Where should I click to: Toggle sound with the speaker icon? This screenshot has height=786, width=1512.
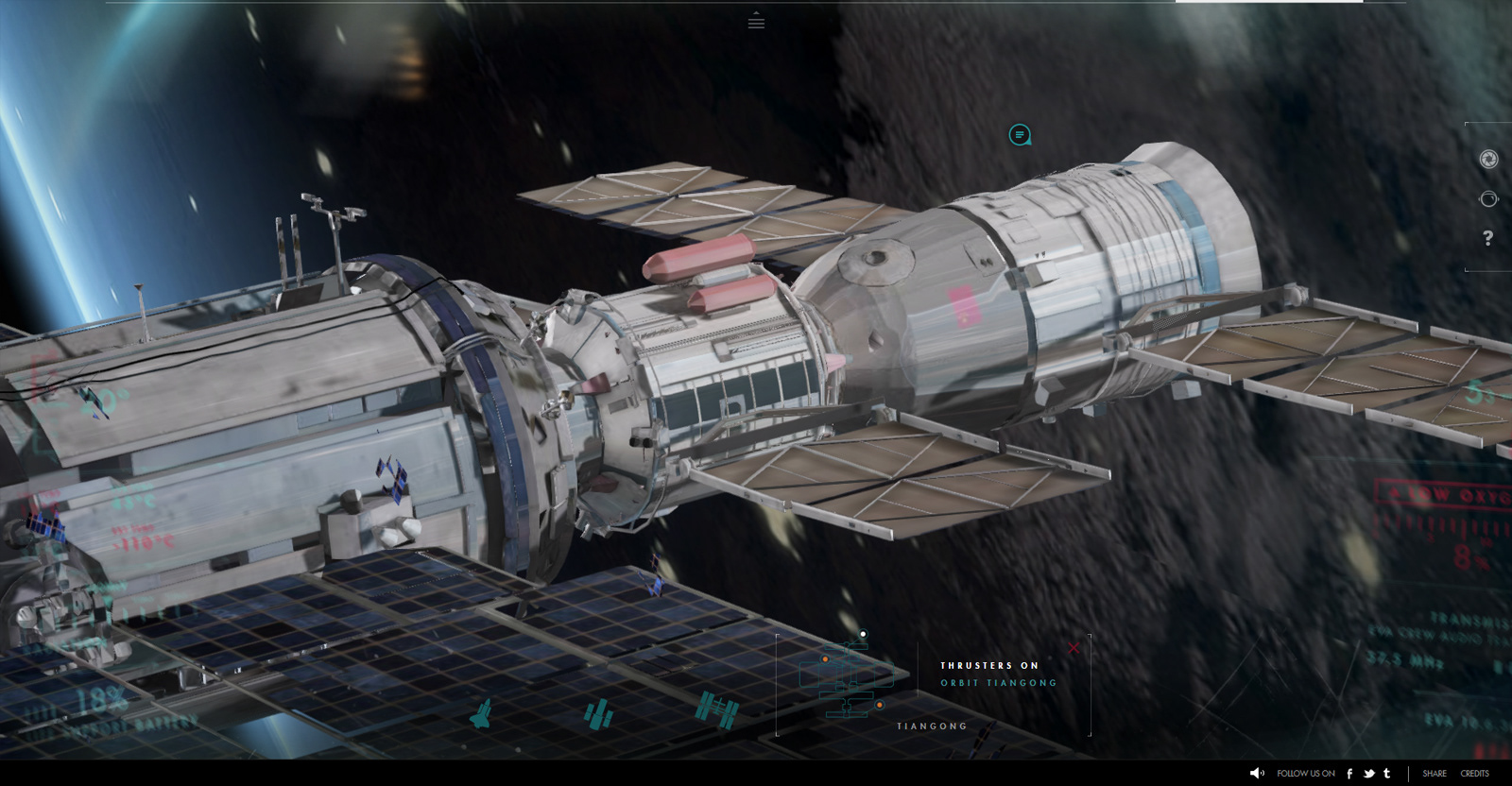point(1257,773)
